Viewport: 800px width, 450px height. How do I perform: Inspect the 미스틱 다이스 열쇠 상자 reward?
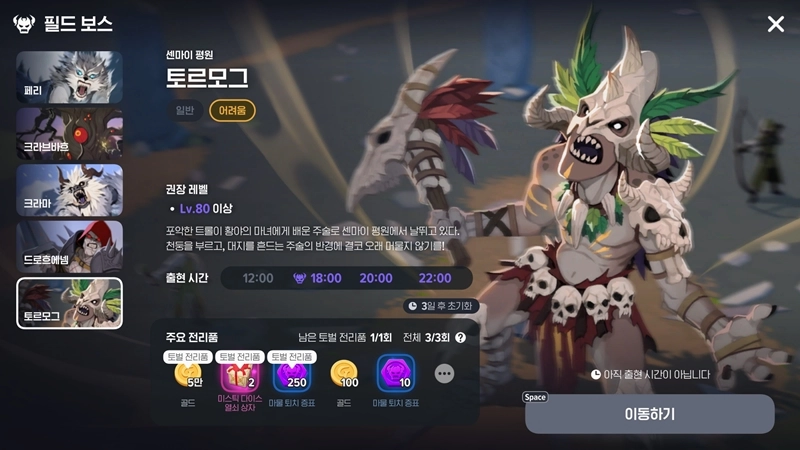(x=238, y=376)
